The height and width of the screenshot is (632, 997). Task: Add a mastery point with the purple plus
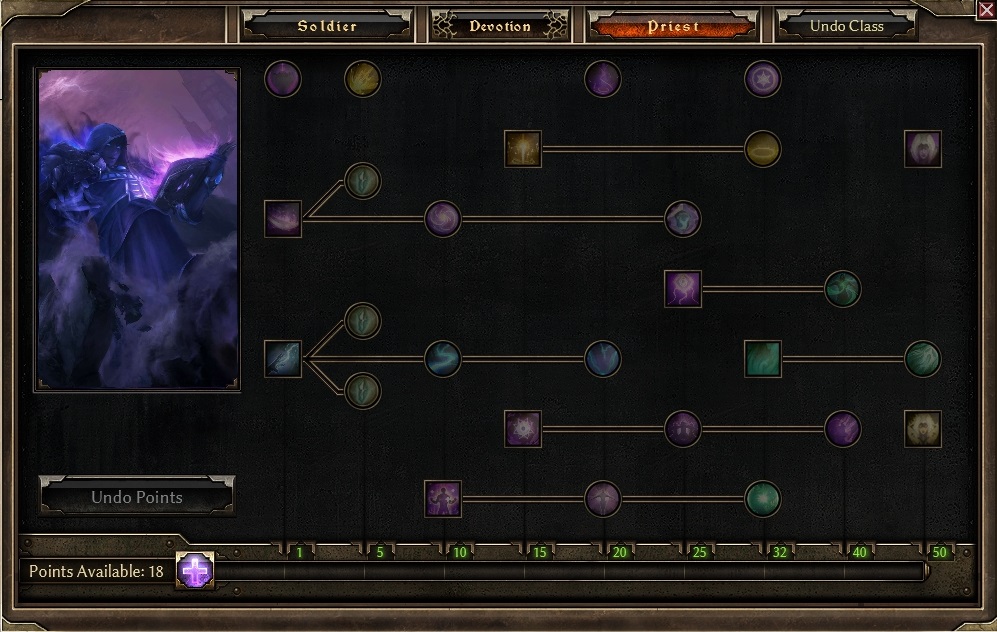click(x=195, y=571)
